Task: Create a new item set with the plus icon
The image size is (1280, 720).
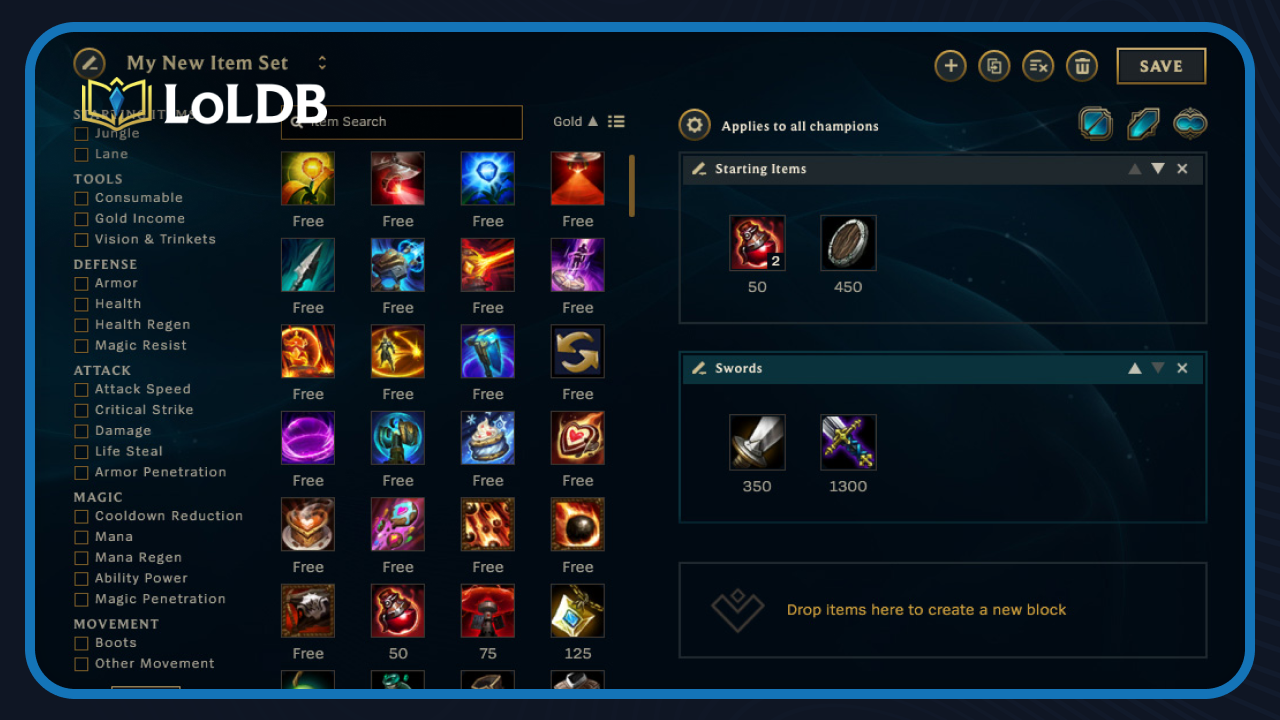Action: [950, 65]
